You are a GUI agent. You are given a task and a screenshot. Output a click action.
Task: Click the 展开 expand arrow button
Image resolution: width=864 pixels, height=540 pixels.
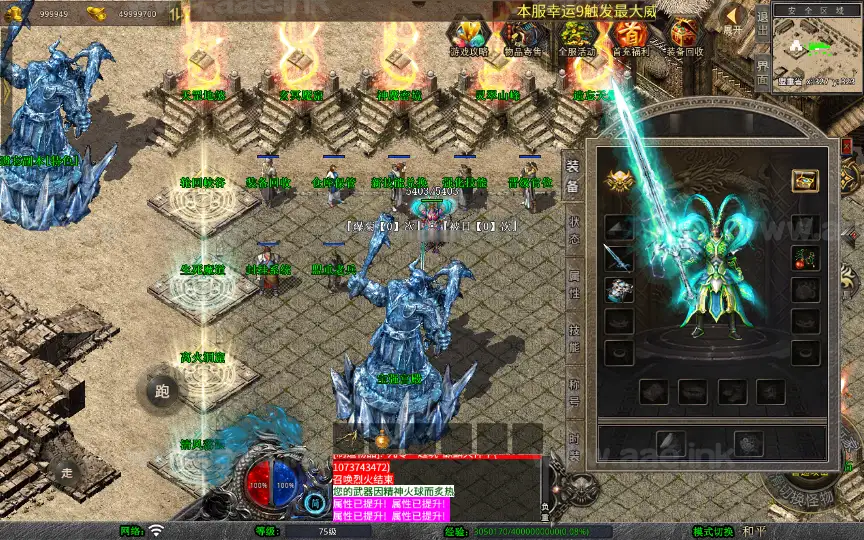pos(734,19)
